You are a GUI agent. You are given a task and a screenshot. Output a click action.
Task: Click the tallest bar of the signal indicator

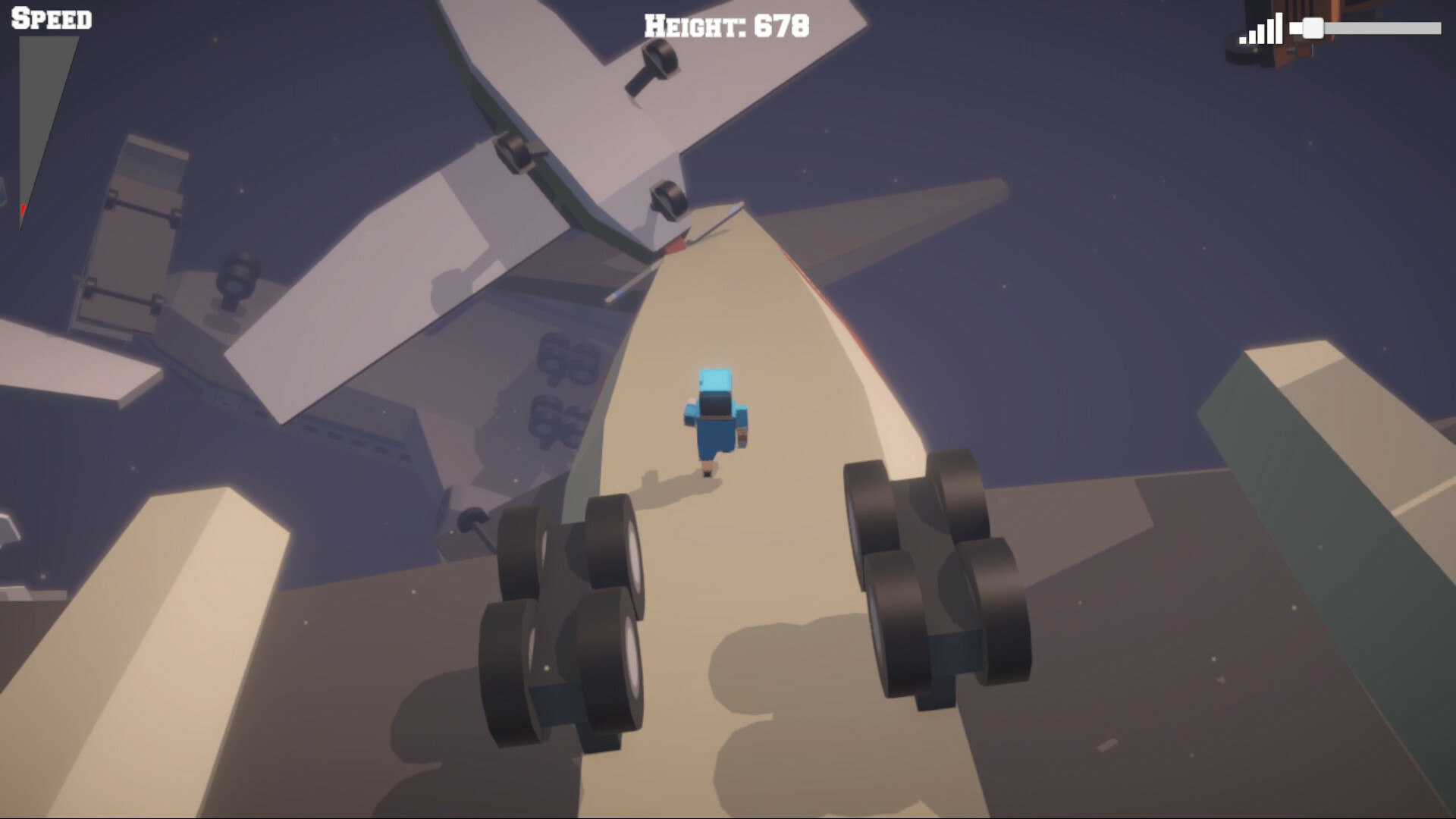click(x=1280, y=30)
